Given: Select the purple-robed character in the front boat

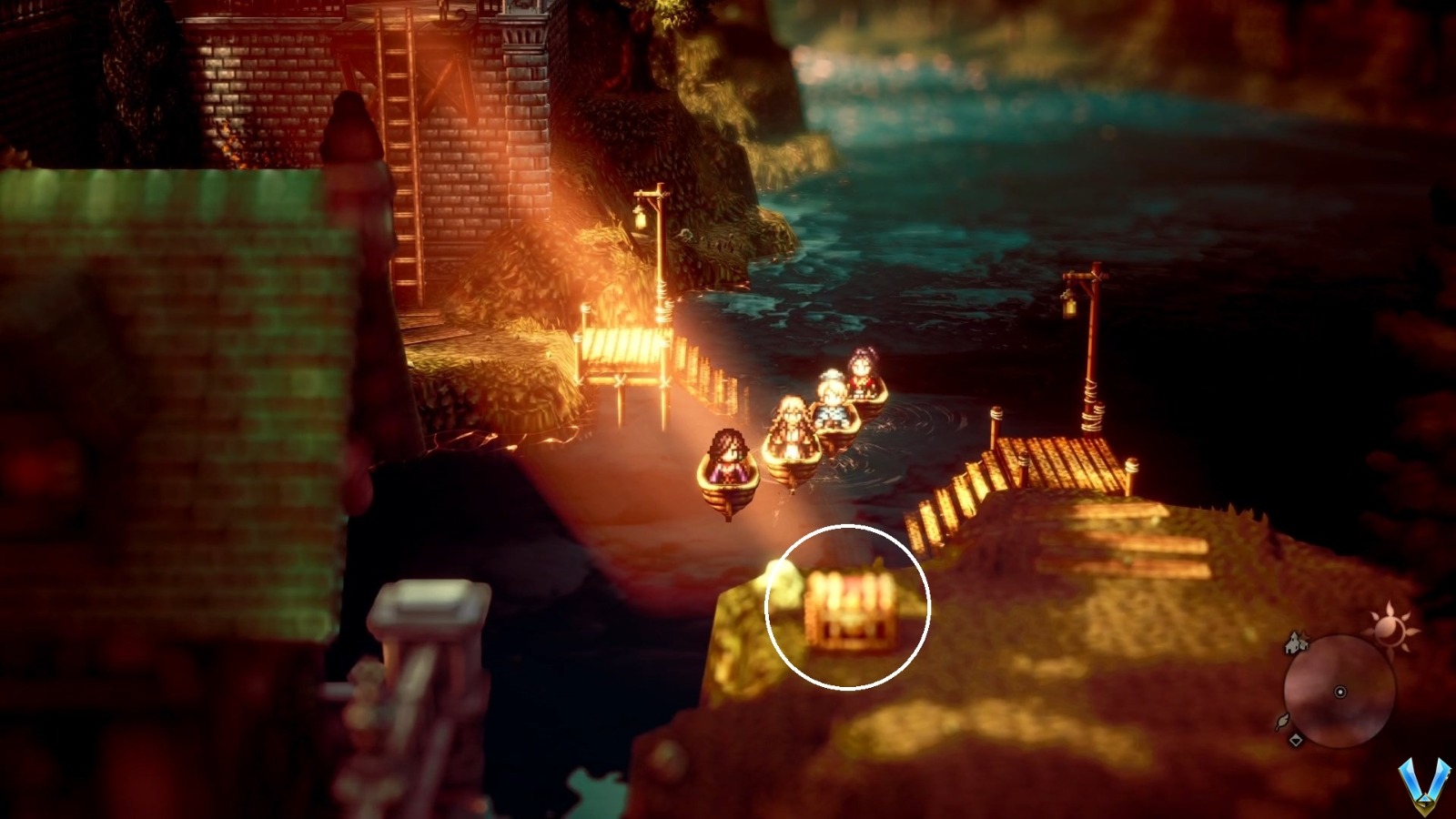Looking at the screenshot, I should [x=728, y=460].
